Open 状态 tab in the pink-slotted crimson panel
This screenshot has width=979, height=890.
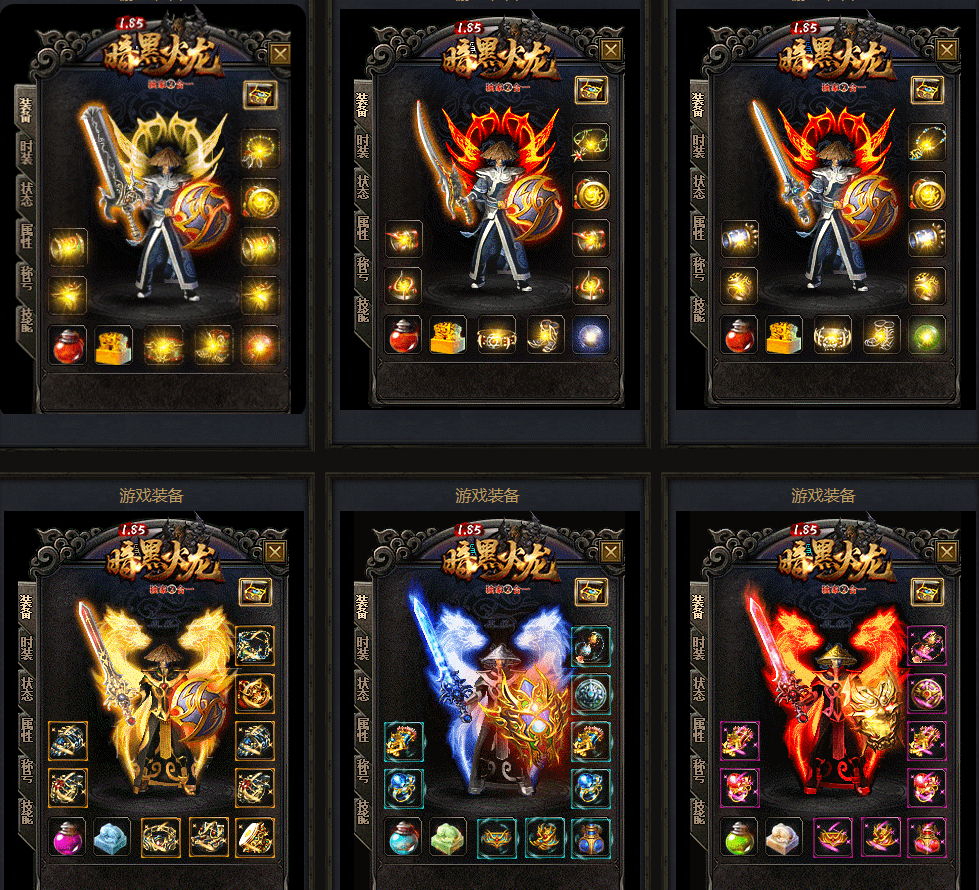click(697, 690)
